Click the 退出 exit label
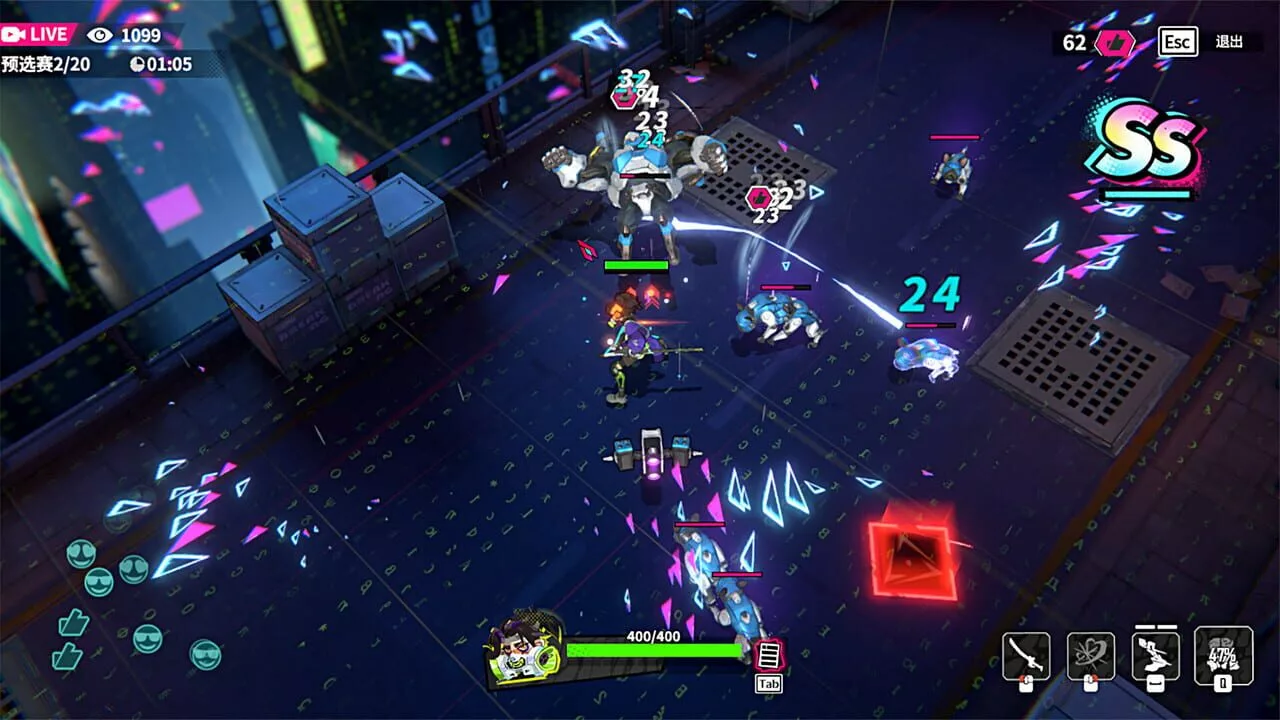Screen dimensions: 1280x720 [1229, 42]
